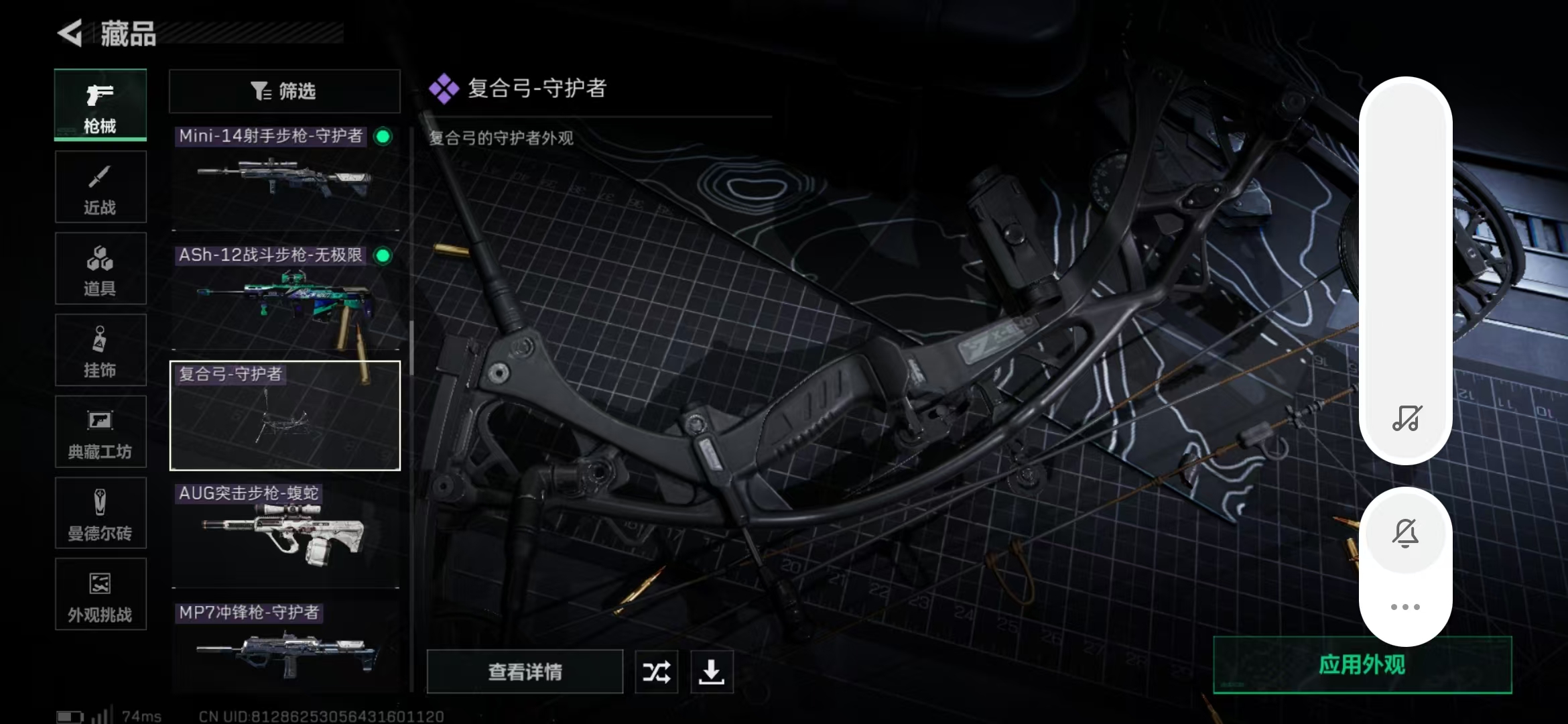1568x724 pixels.
Task: Select the 近战 melee weapons category
Action: pyautogui.click(x=101, y=188)
